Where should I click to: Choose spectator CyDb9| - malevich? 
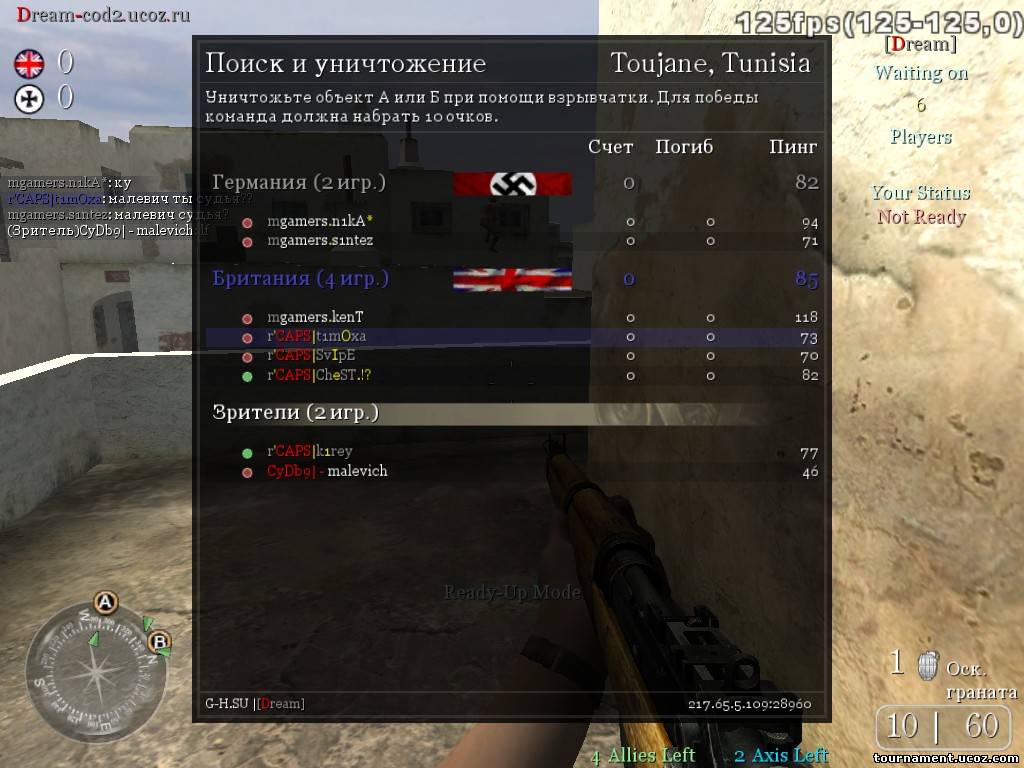coord(327,471)
